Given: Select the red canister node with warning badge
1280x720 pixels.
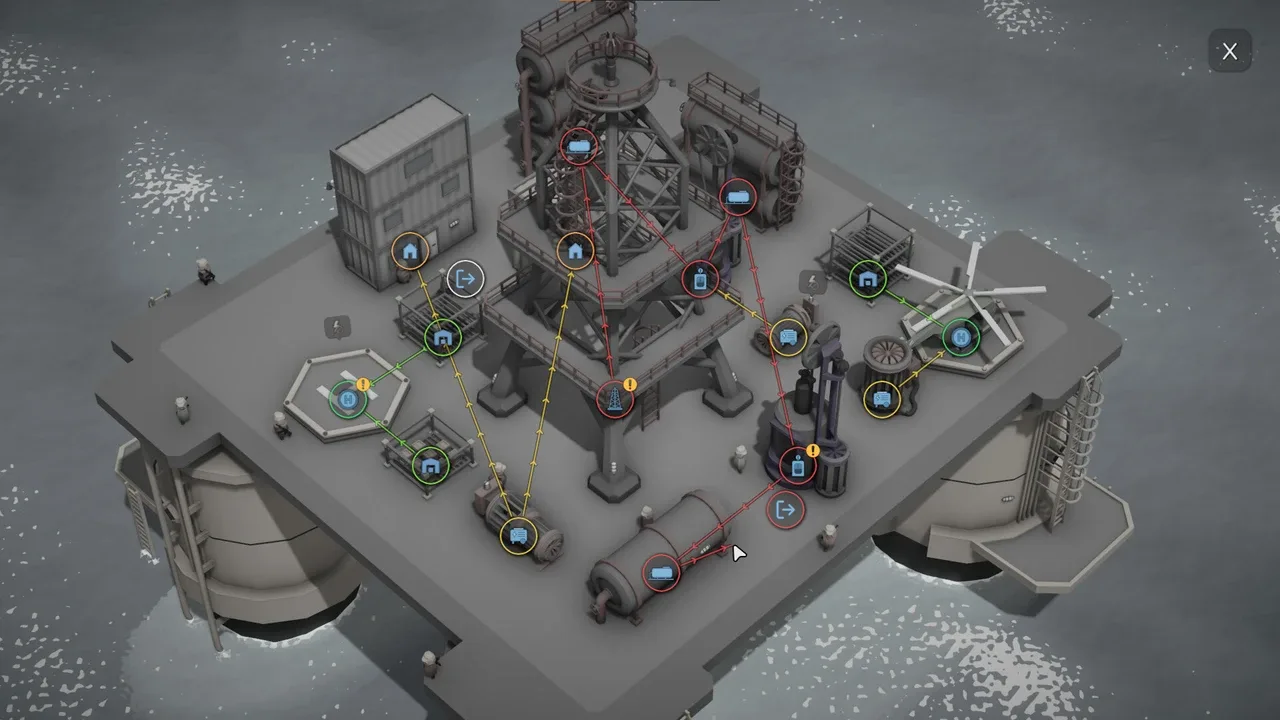Looking at the screenshot, I should point(797,466).
